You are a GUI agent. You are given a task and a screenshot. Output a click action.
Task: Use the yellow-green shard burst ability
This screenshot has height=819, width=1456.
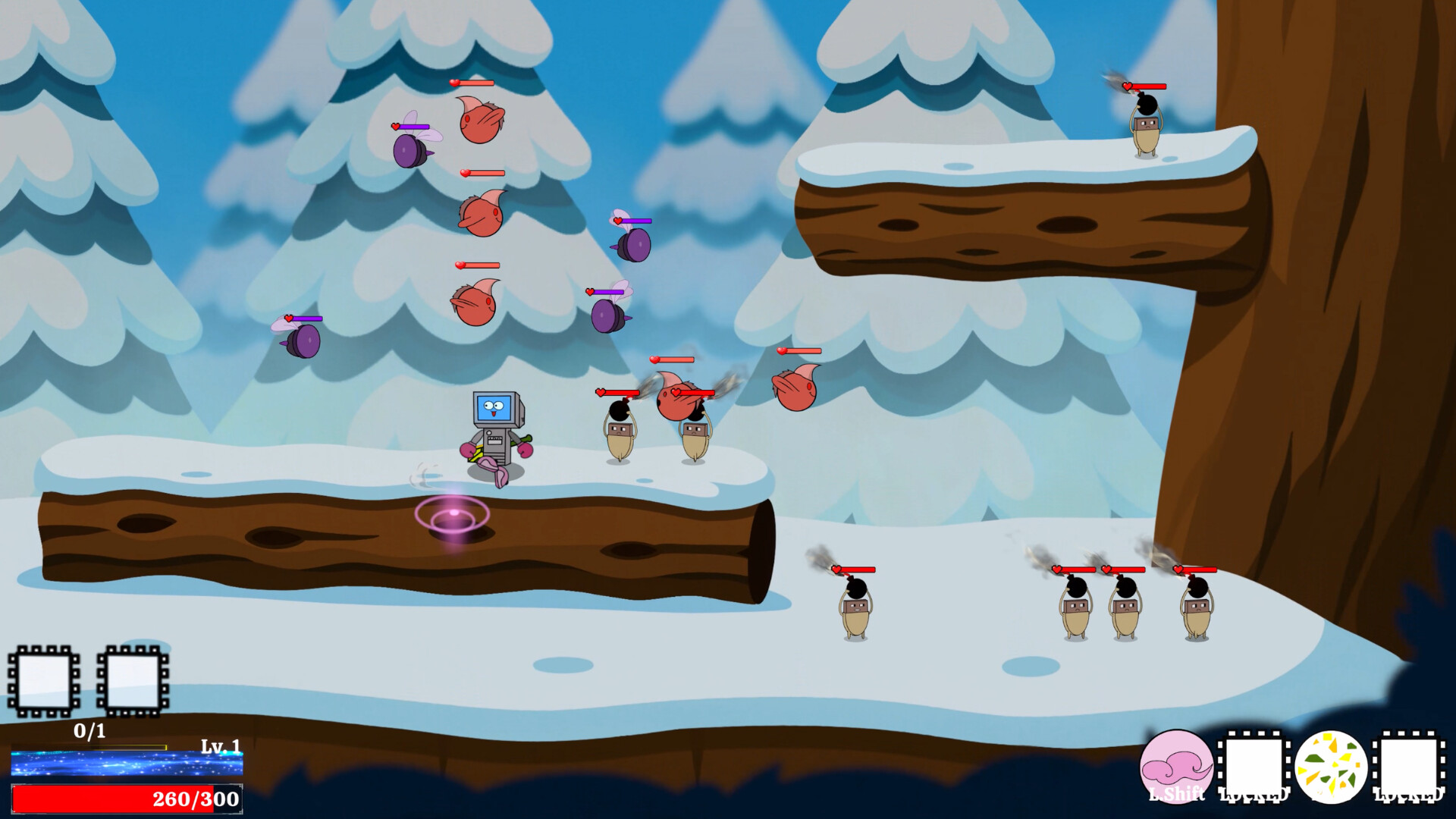1331,767
